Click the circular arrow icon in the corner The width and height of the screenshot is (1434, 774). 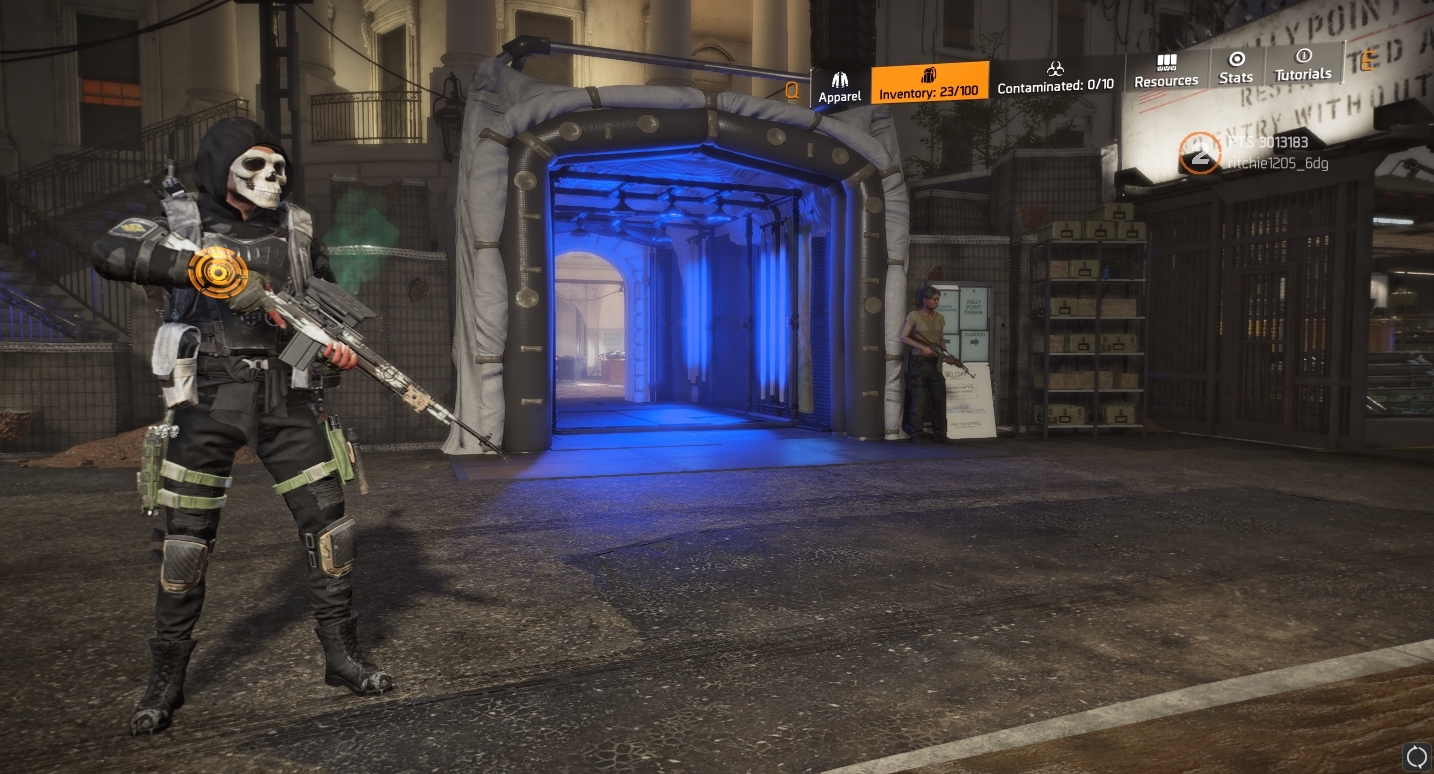pyautogui.click(x=1416, y=757)
